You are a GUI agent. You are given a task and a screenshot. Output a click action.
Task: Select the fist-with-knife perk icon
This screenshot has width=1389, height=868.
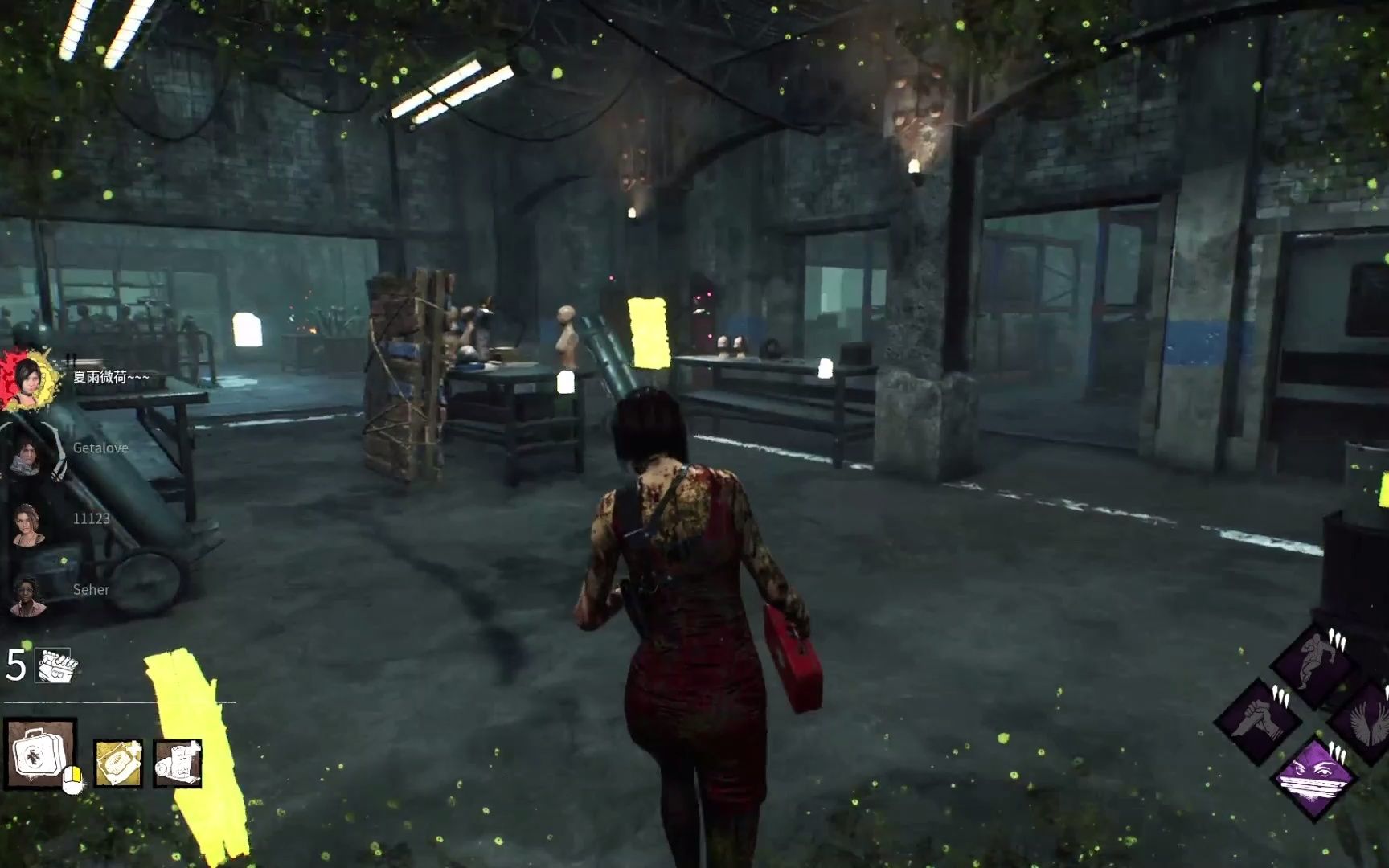click(1256, 721)
